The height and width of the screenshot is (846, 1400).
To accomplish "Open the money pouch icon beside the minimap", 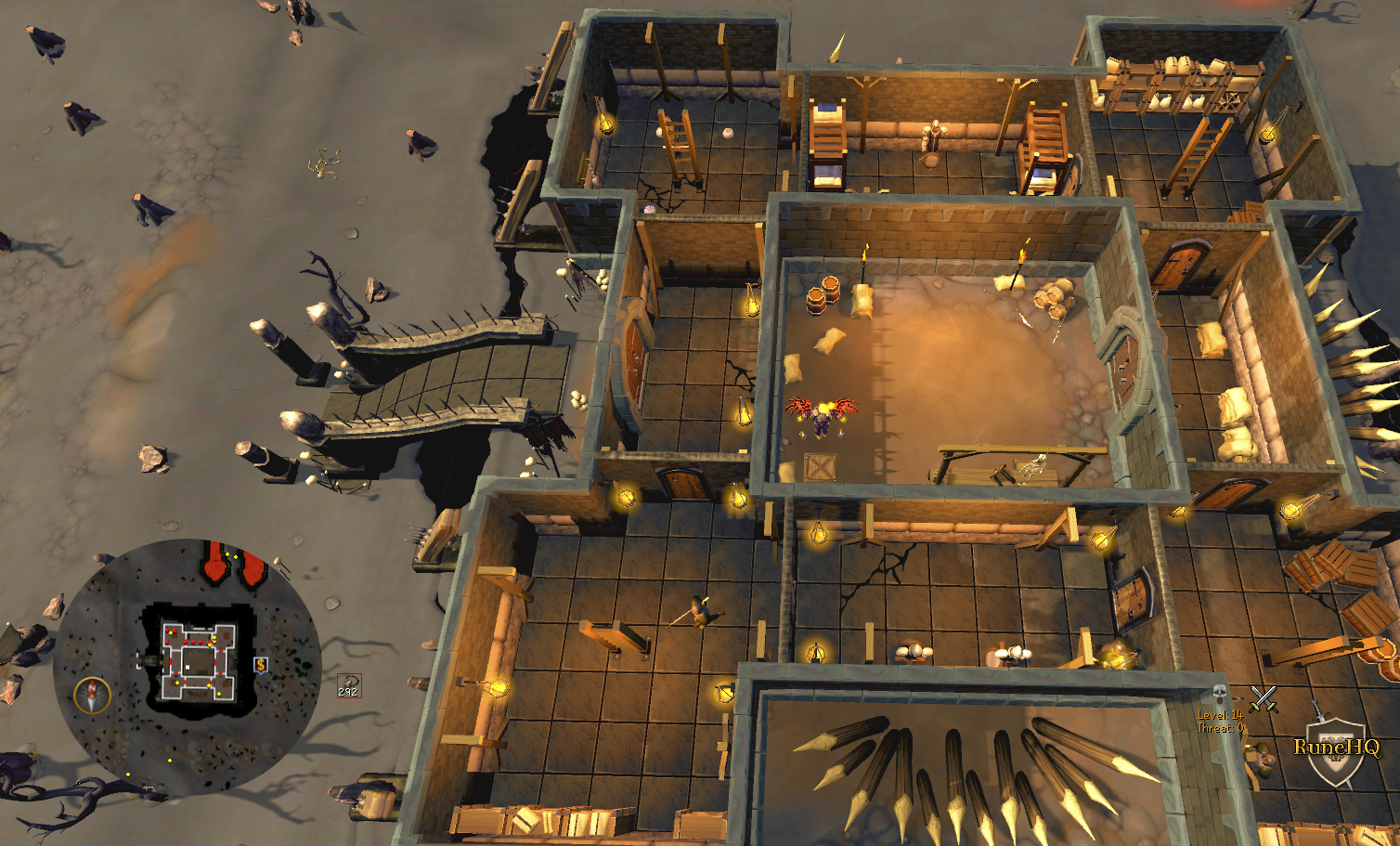I will tap(261, 664).
